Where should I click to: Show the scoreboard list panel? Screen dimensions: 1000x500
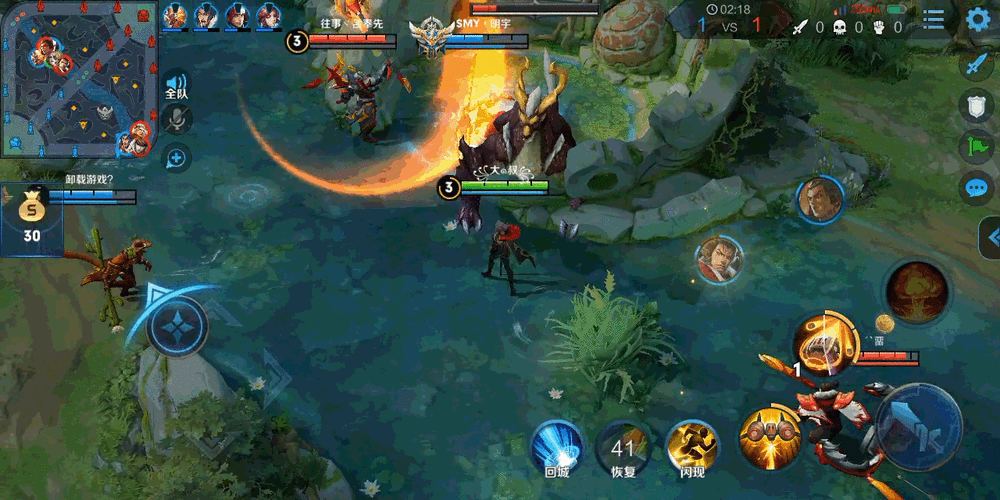pos(934,20)
